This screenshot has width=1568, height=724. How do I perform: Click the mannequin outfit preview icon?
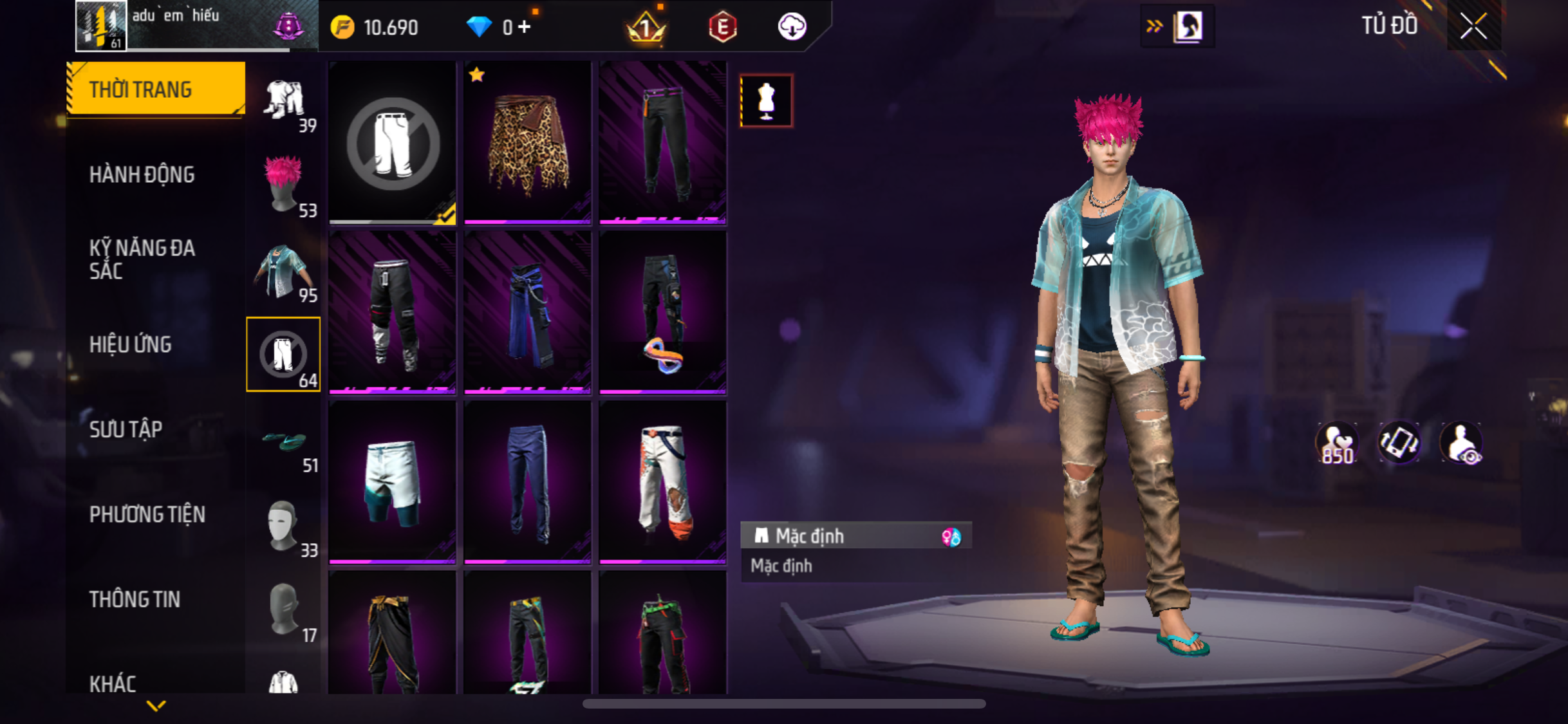766,101
